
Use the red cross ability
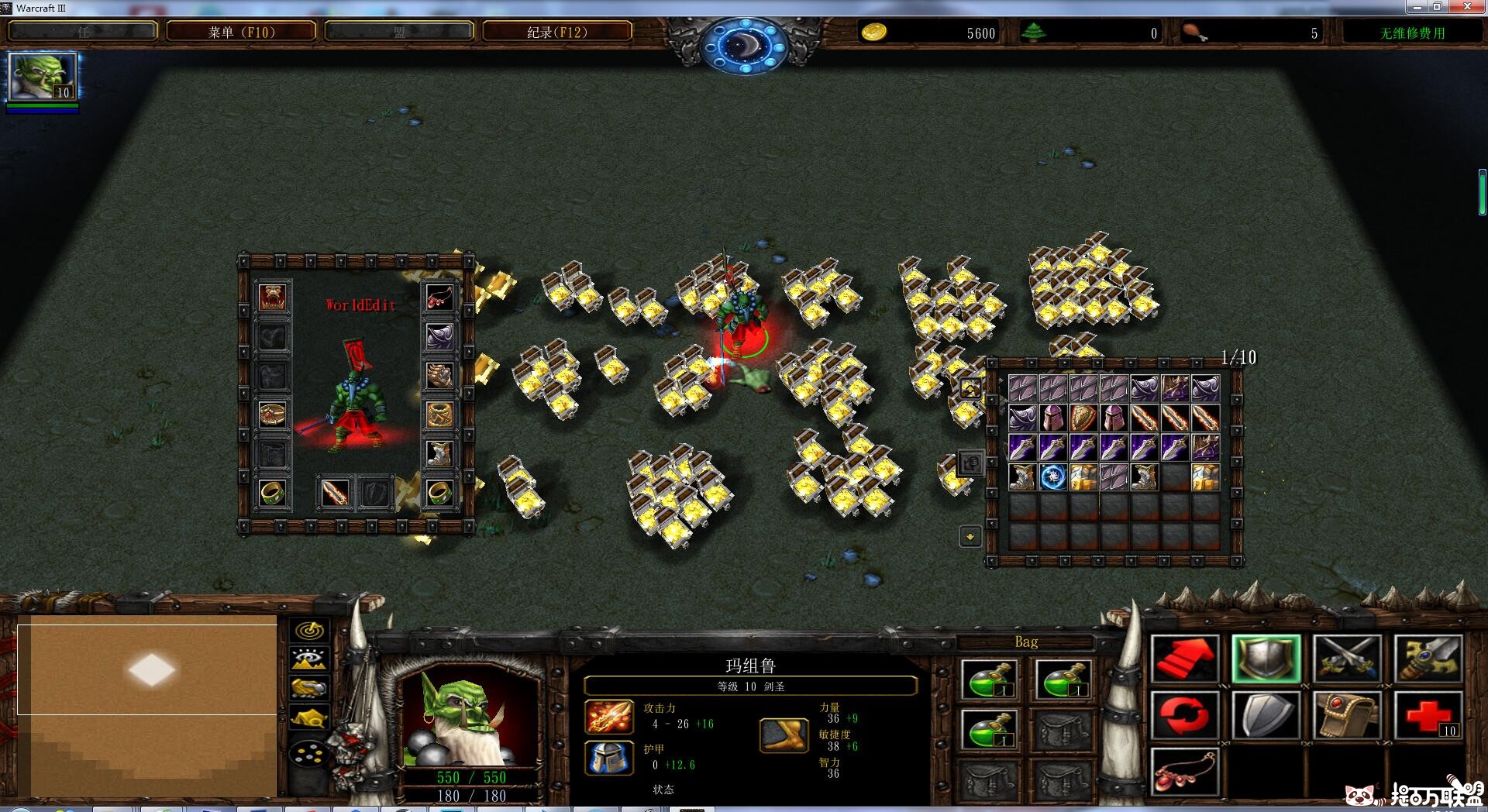point(1428,714)
